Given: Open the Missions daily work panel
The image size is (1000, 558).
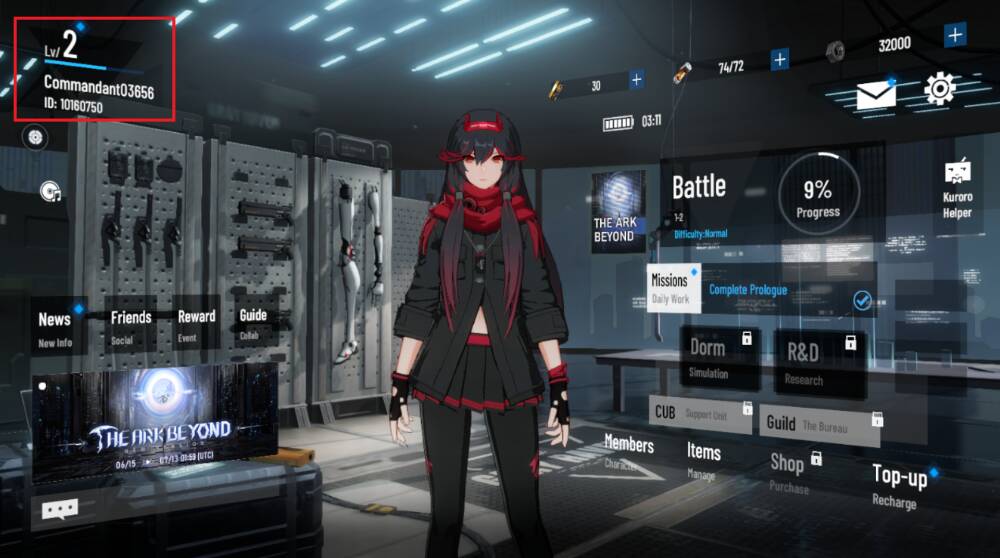Looking at the screenshot, I should point(672,287).
